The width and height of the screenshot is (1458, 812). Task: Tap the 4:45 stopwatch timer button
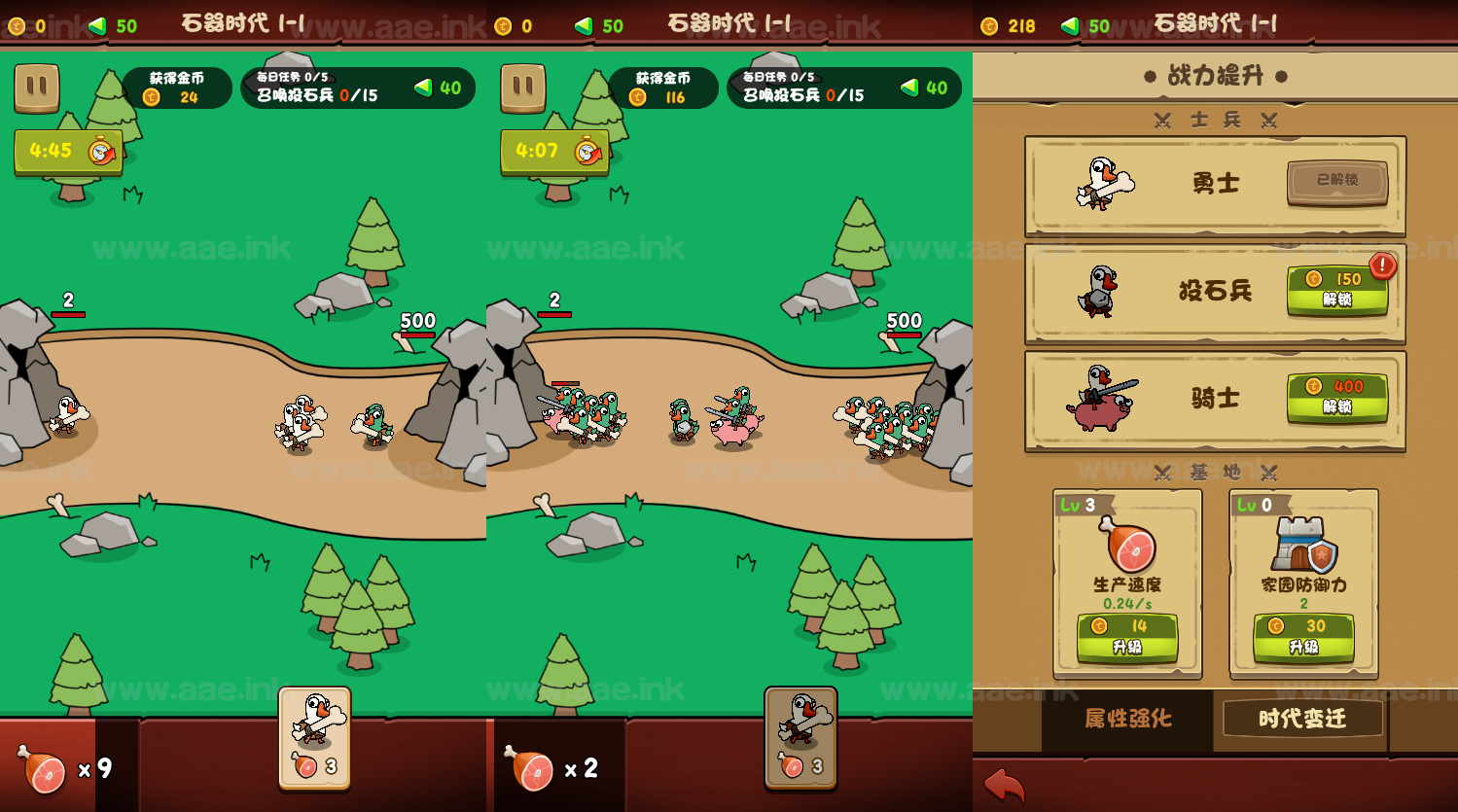68,152
